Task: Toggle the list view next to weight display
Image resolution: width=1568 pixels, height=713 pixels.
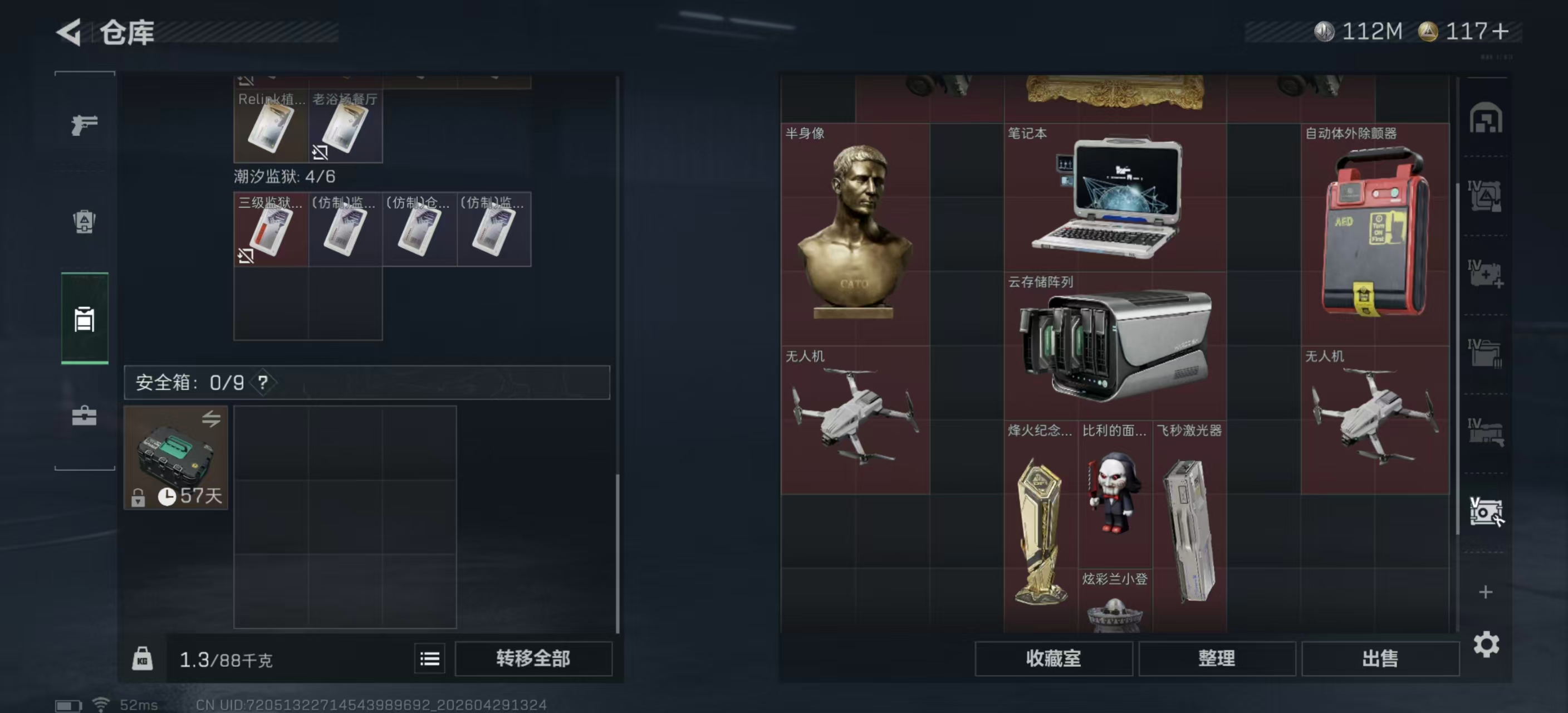Action: pos(429,659)
